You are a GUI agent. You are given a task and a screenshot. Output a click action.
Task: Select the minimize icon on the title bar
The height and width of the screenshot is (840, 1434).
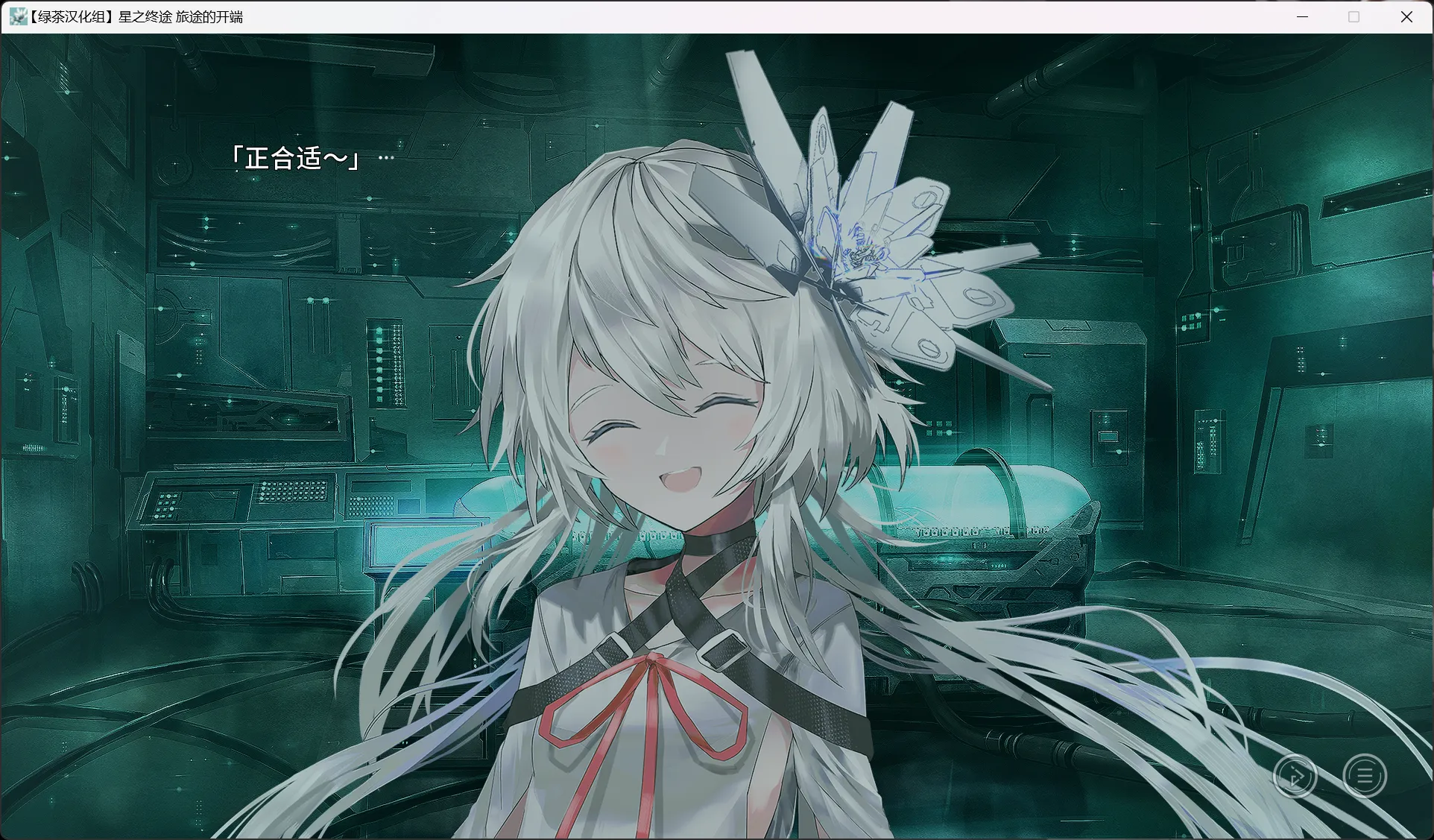1303,16
